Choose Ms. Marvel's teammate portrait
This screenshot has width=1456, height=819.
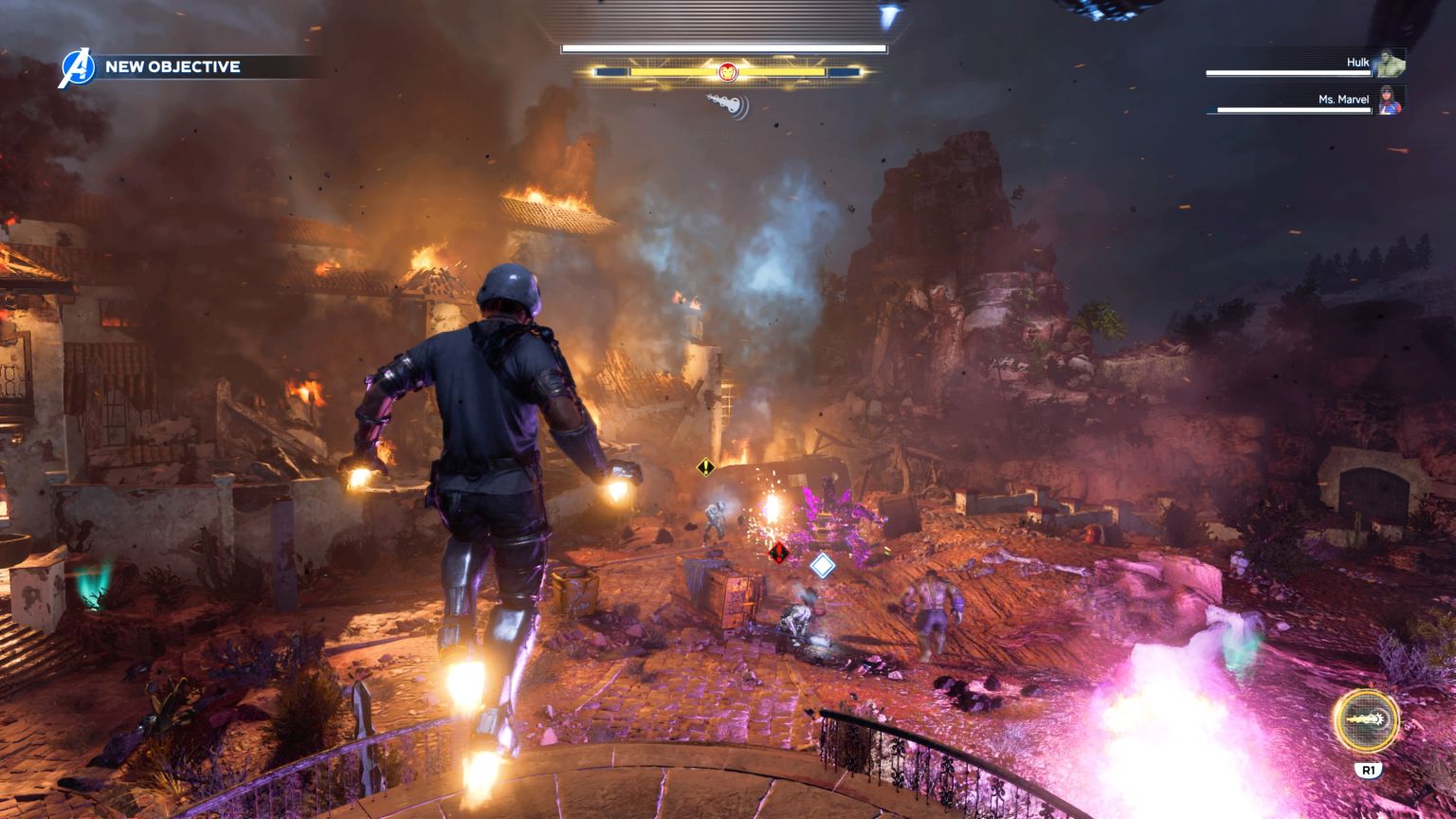click(1391, 100)
